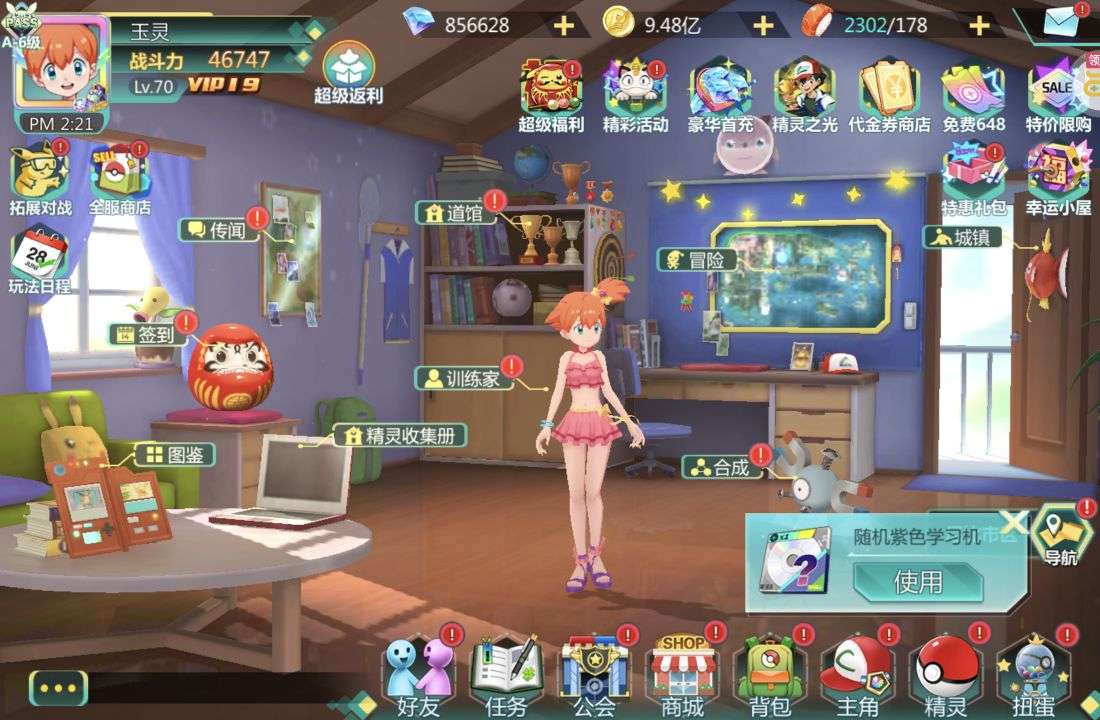This screenshot has width=1100, height=720.
Task: Open the 扭蛋 gacha machine
Action: [1033, 673]
